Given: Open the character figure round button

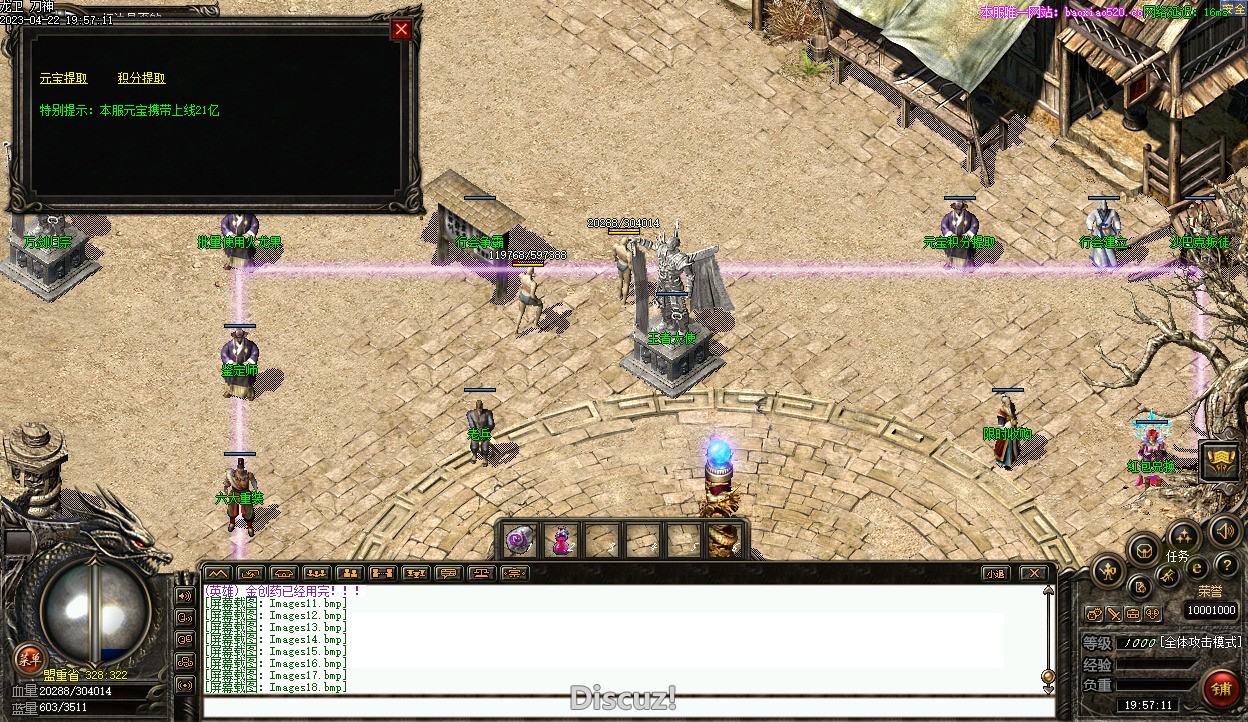Looking at the screenshot, I should pyautogui.click(x=1108, y=572).
